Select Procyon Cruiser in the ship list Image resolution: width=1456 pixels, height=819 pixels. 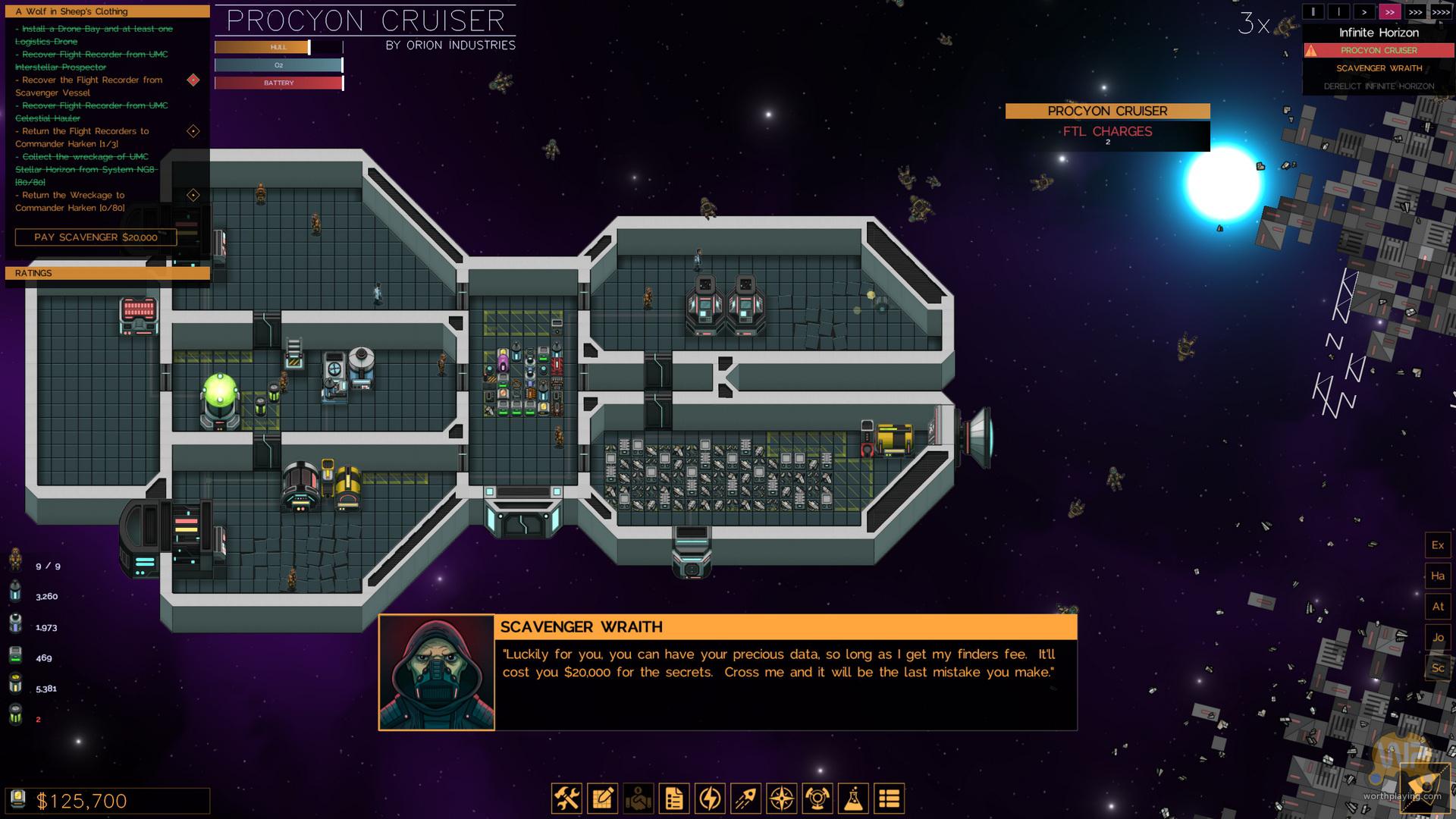1379,51
